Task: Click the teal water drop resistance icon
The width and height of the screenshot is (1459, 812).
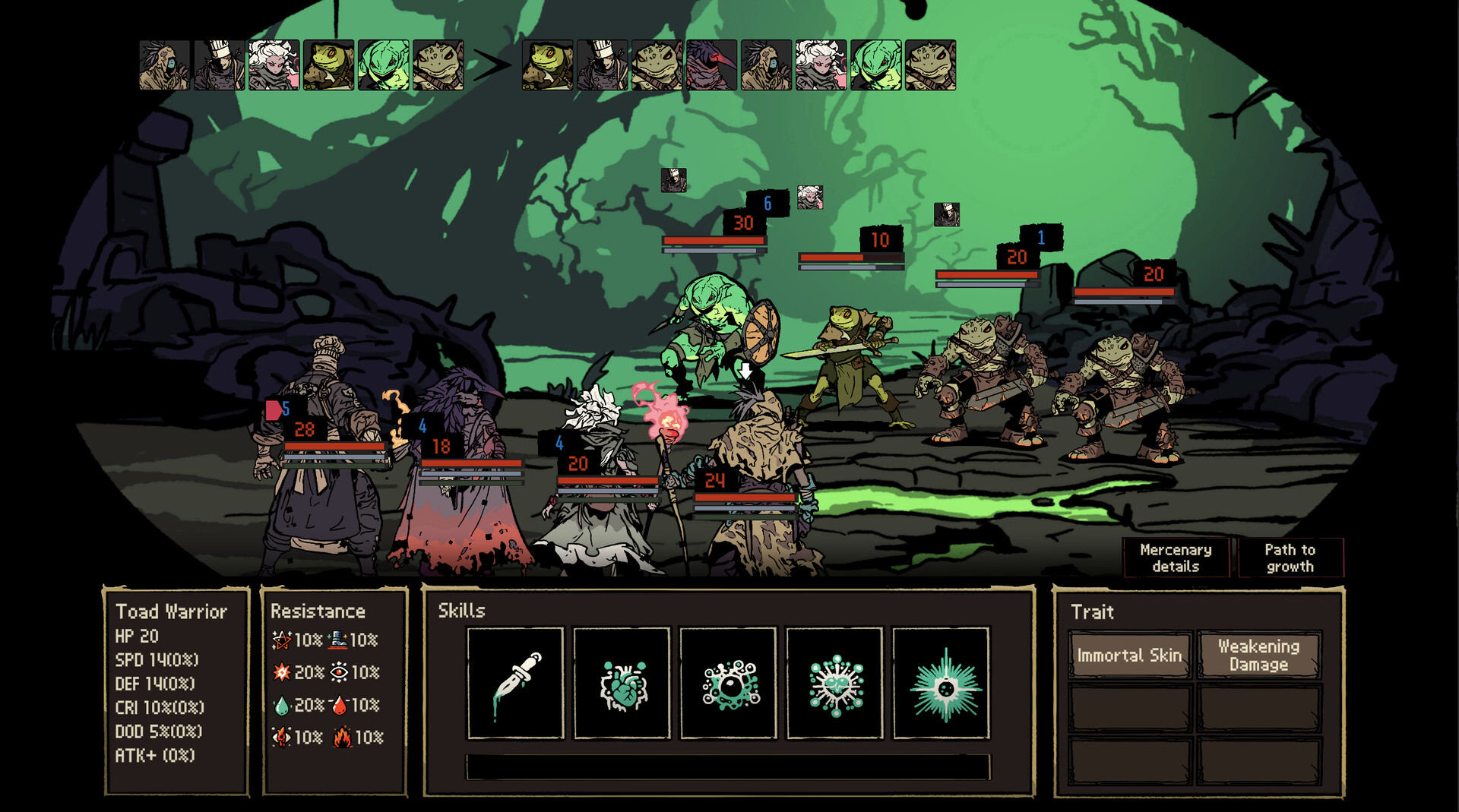Action: pyautogui.click(x=280, y=705)
